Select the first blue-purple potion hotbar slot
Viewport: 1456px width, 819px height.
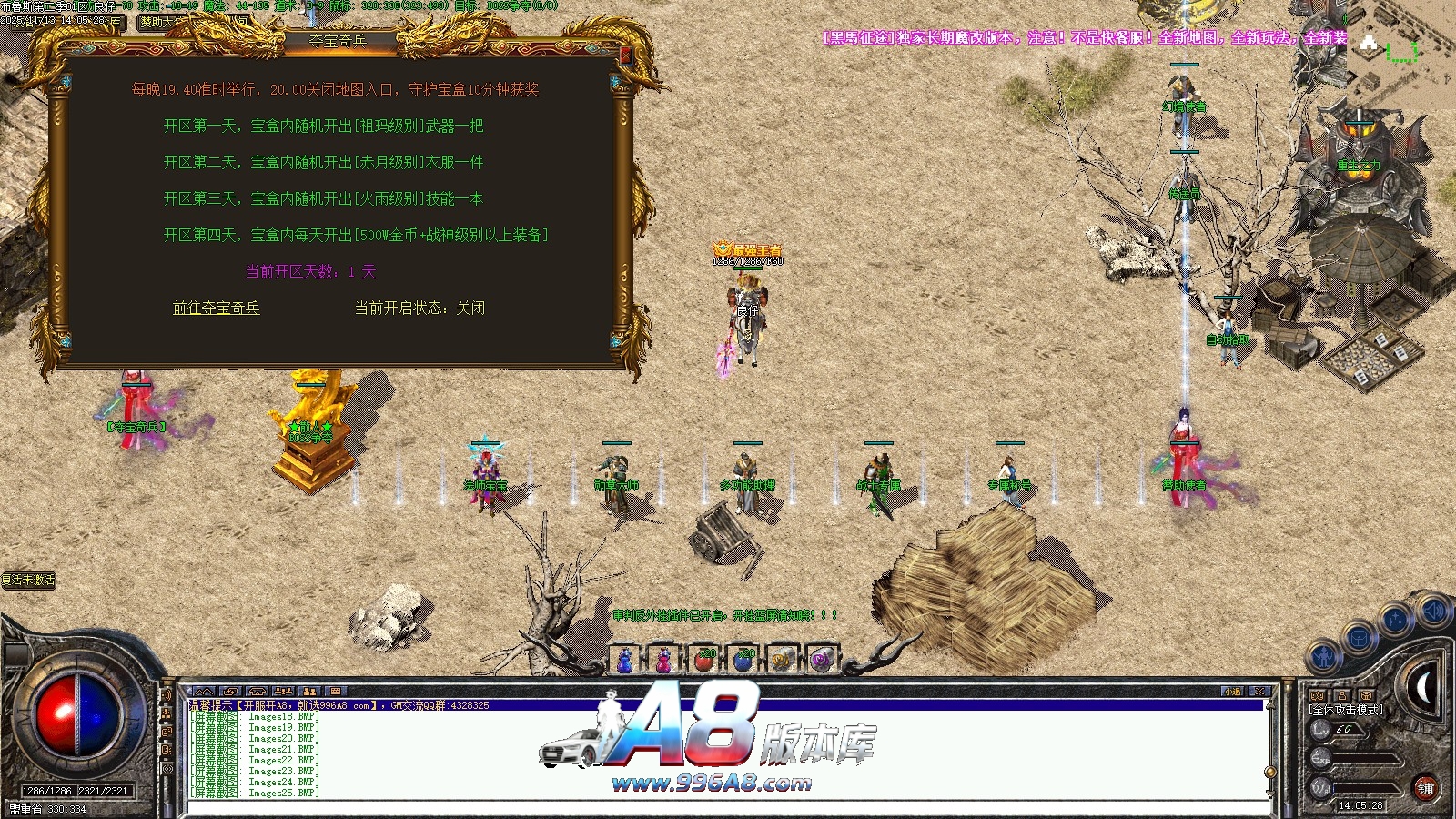[625, 660]
